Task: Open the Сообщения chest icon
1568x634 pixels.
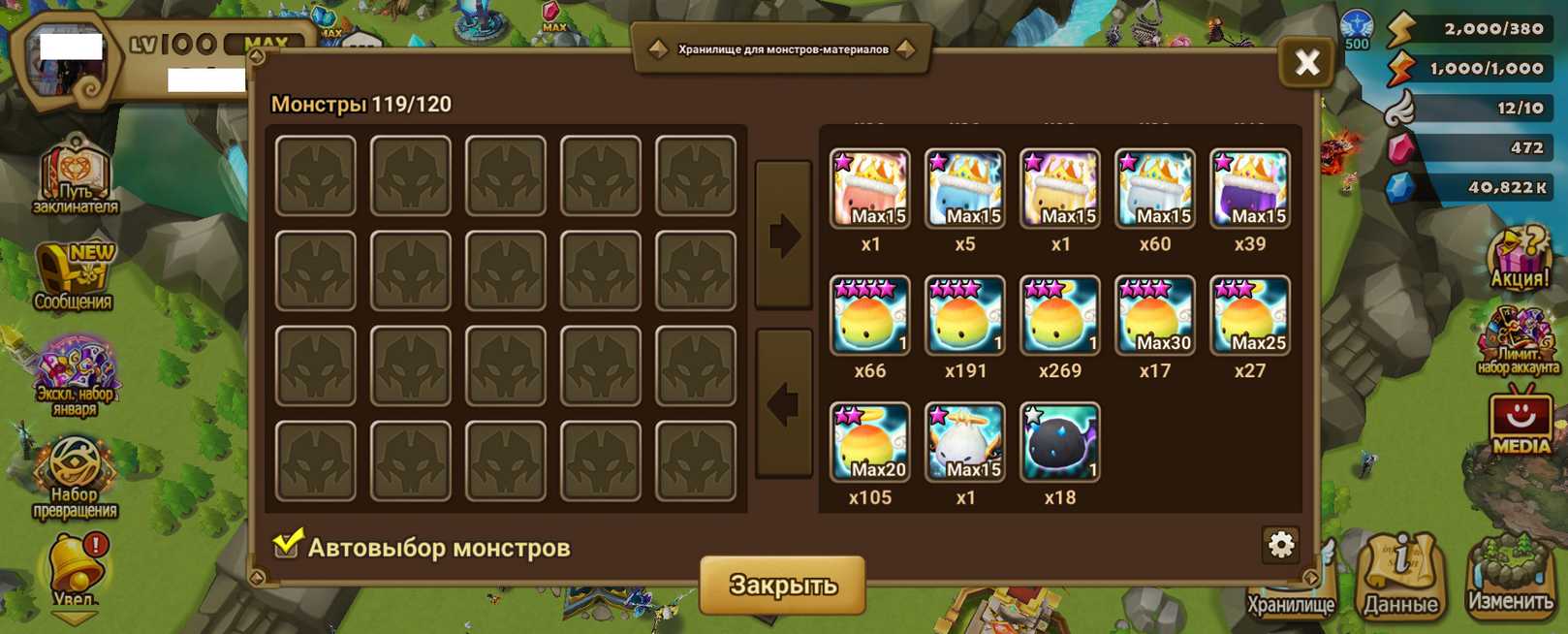Action: [x=74, y=276]
